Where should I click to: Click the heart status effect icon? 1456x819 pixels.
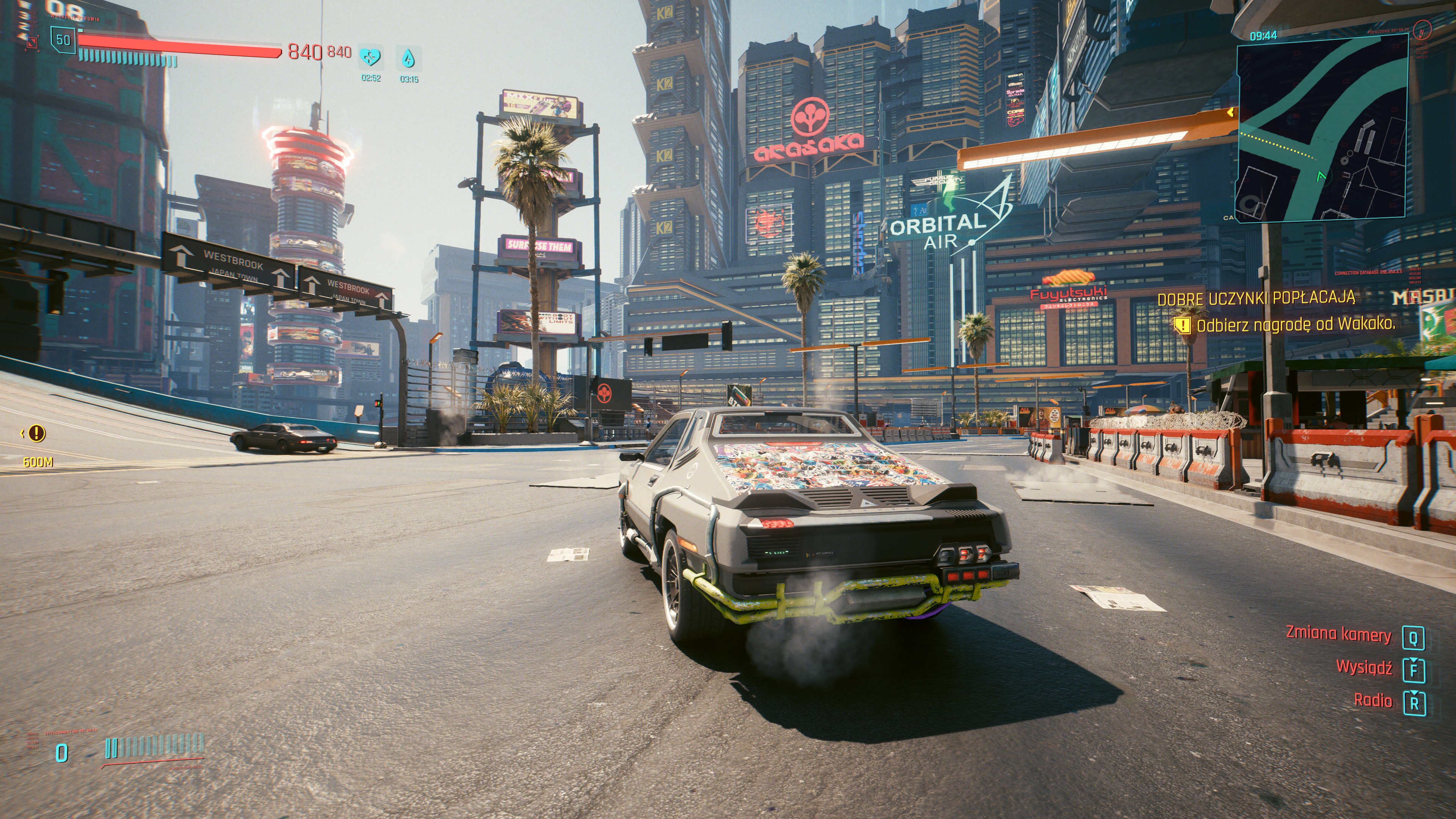point(371,57)
